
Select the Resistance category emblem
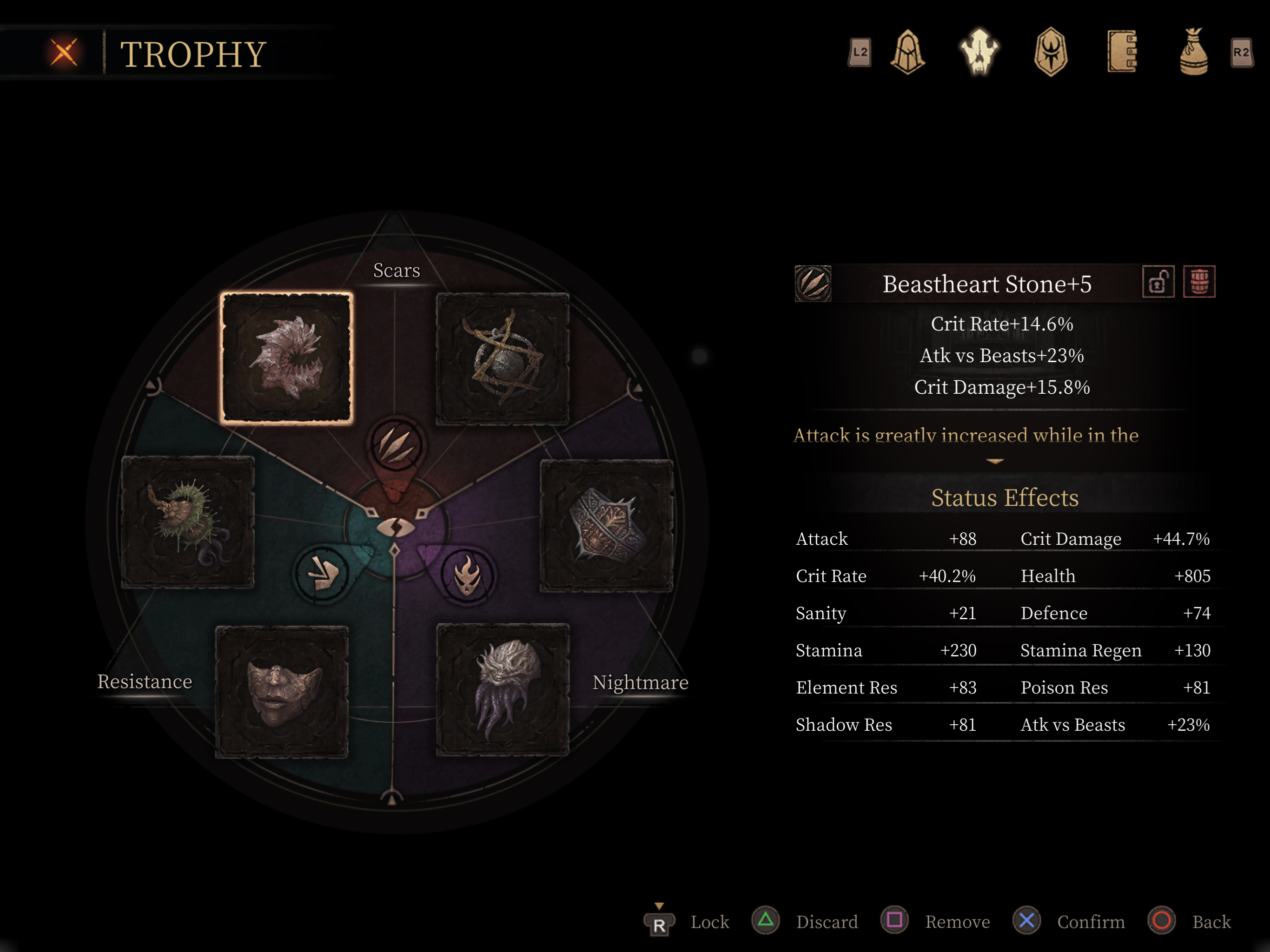tap(322, 573)
